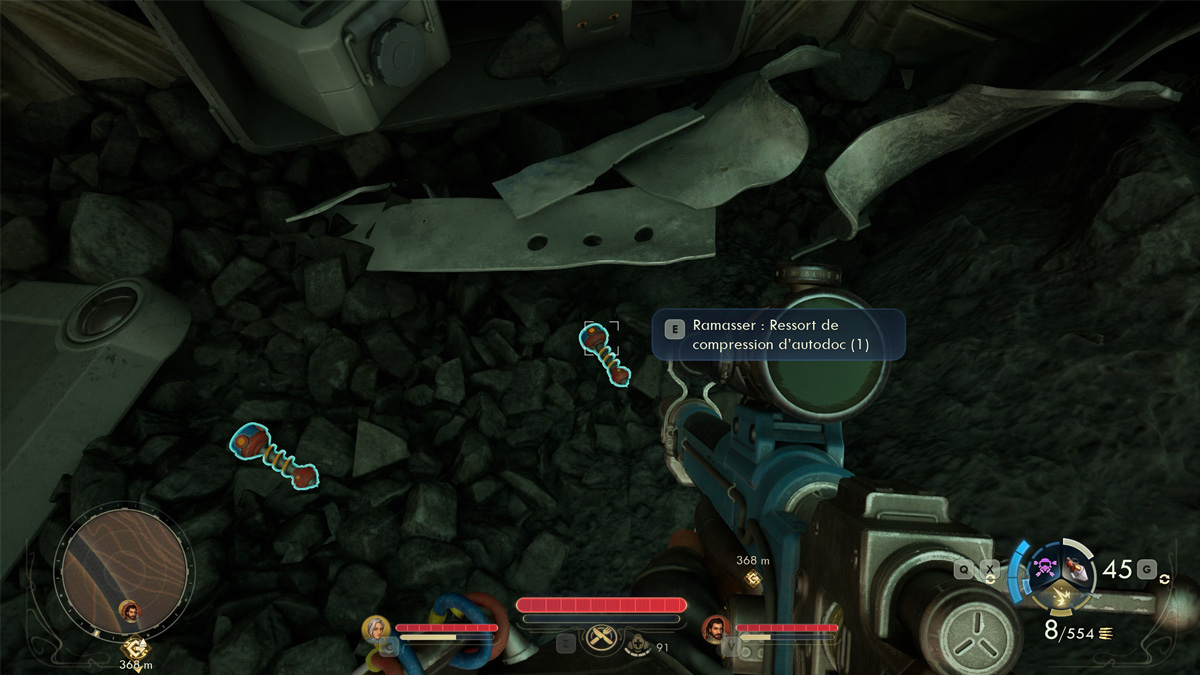
Task: Select the throwable item icon next to 45
Action: (x=1076, y=567)
